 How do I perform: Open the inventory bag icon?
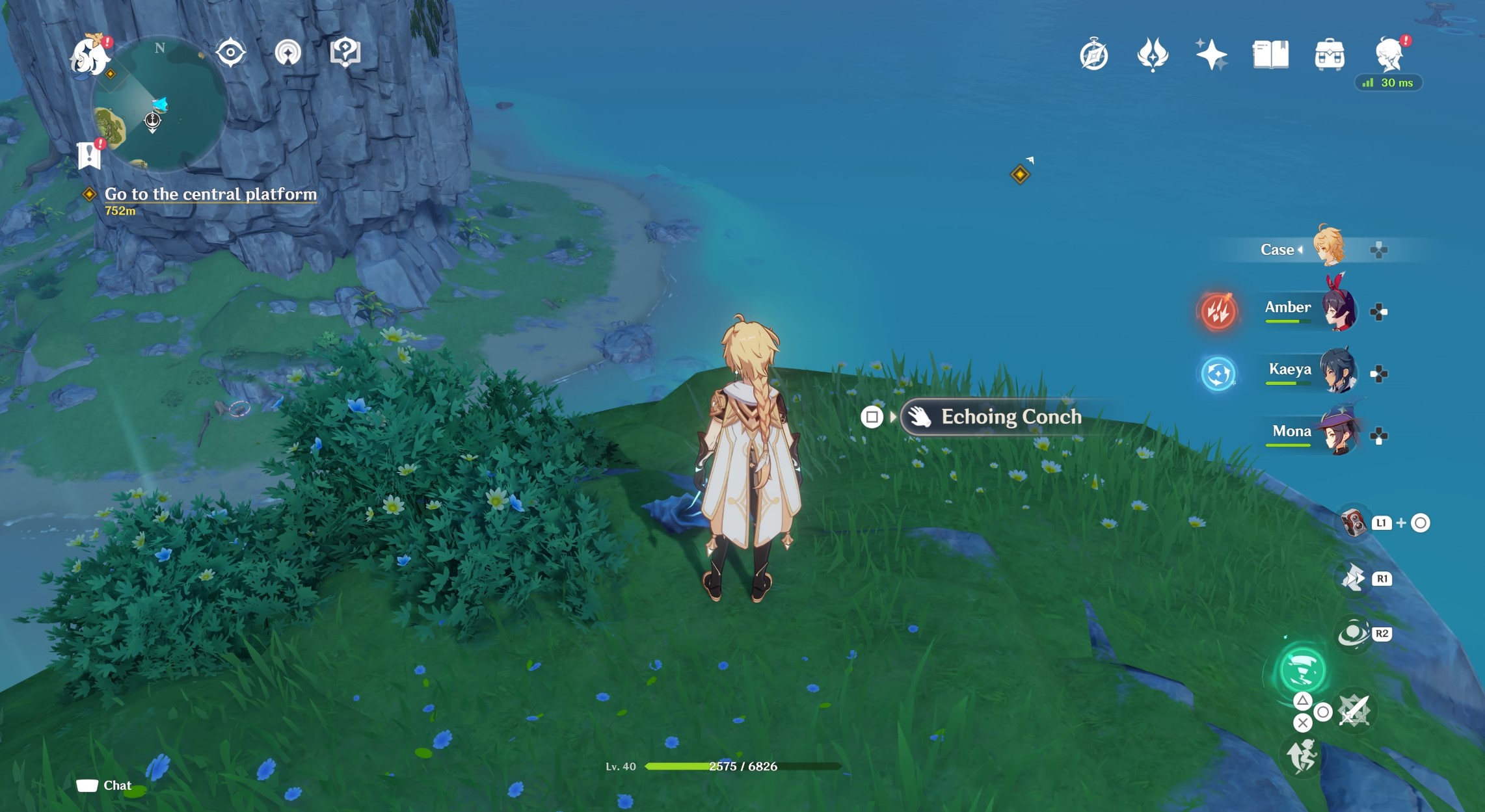pos(1331,55)
